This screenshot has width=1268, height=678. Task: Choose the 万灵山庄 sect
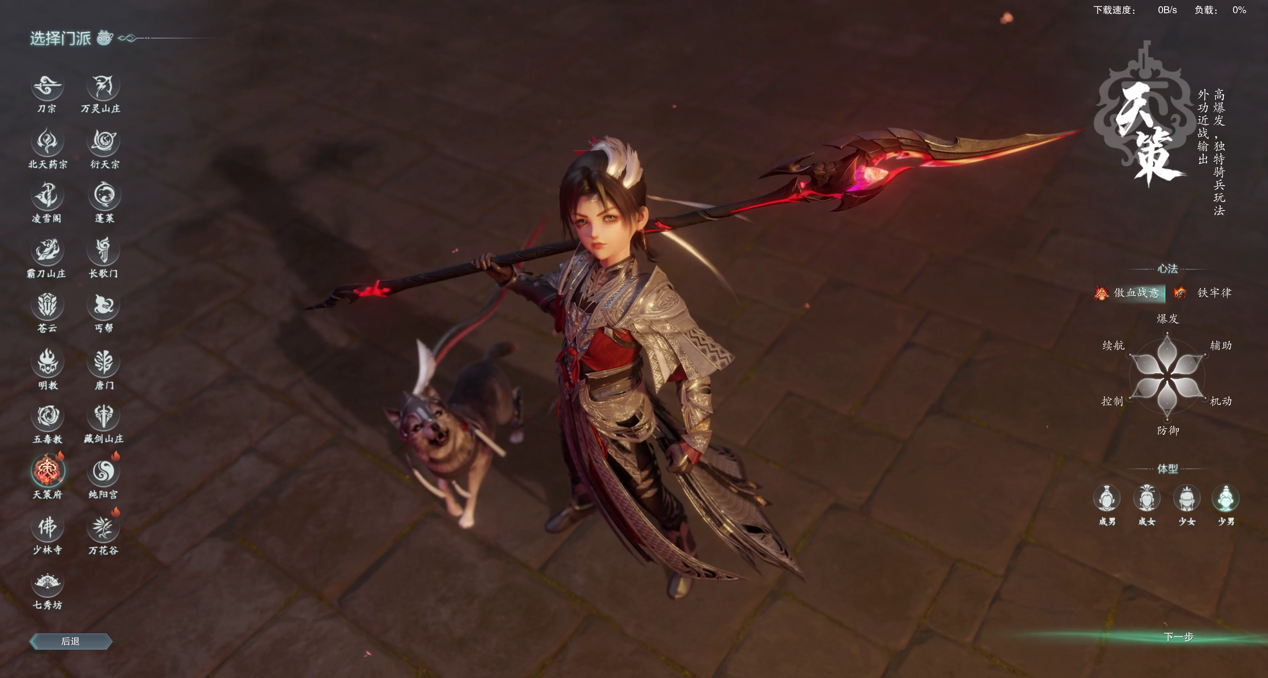pyautogui.click(x=103, y=88)
